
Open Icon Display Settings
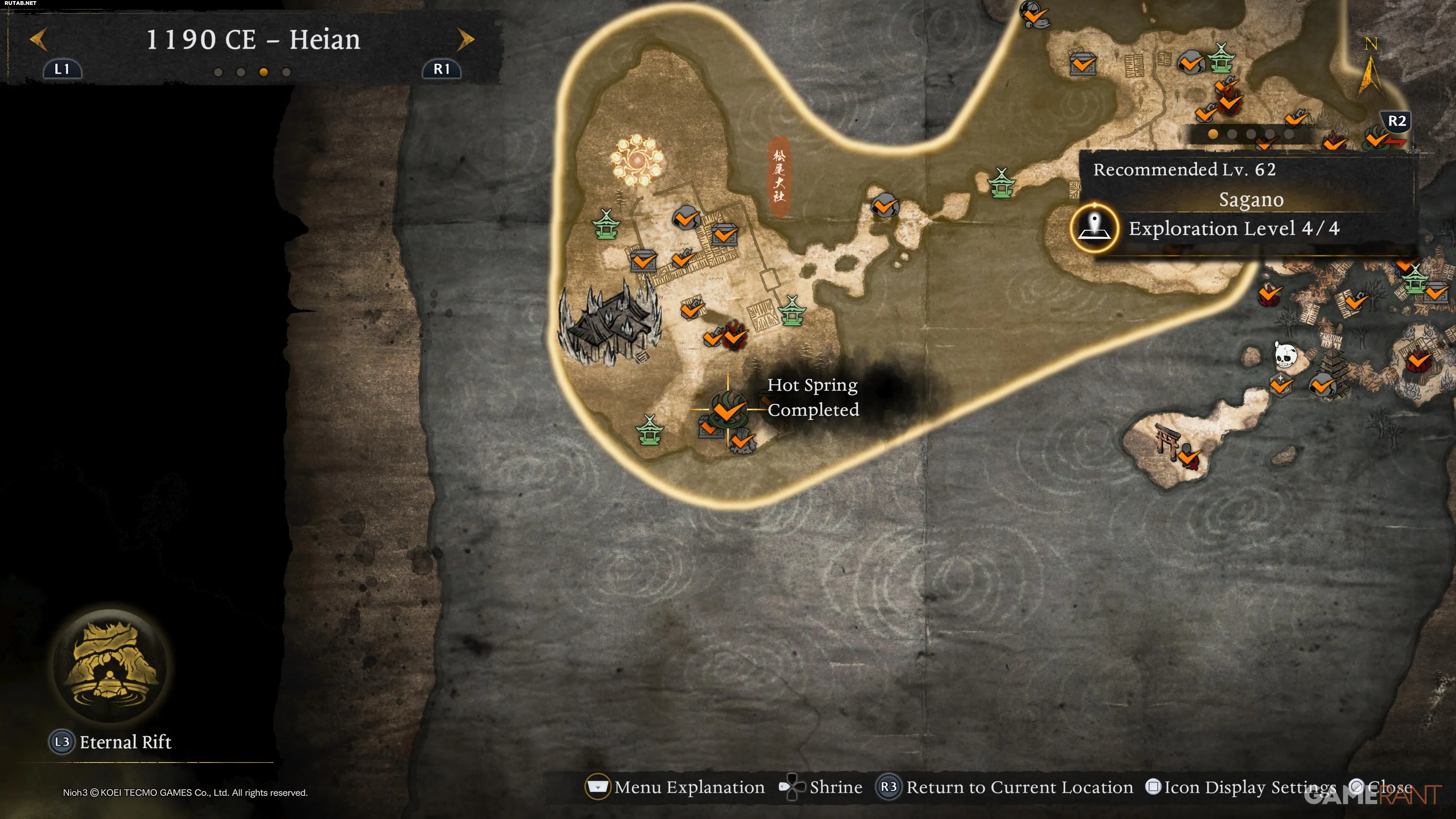click(1243, 787)
